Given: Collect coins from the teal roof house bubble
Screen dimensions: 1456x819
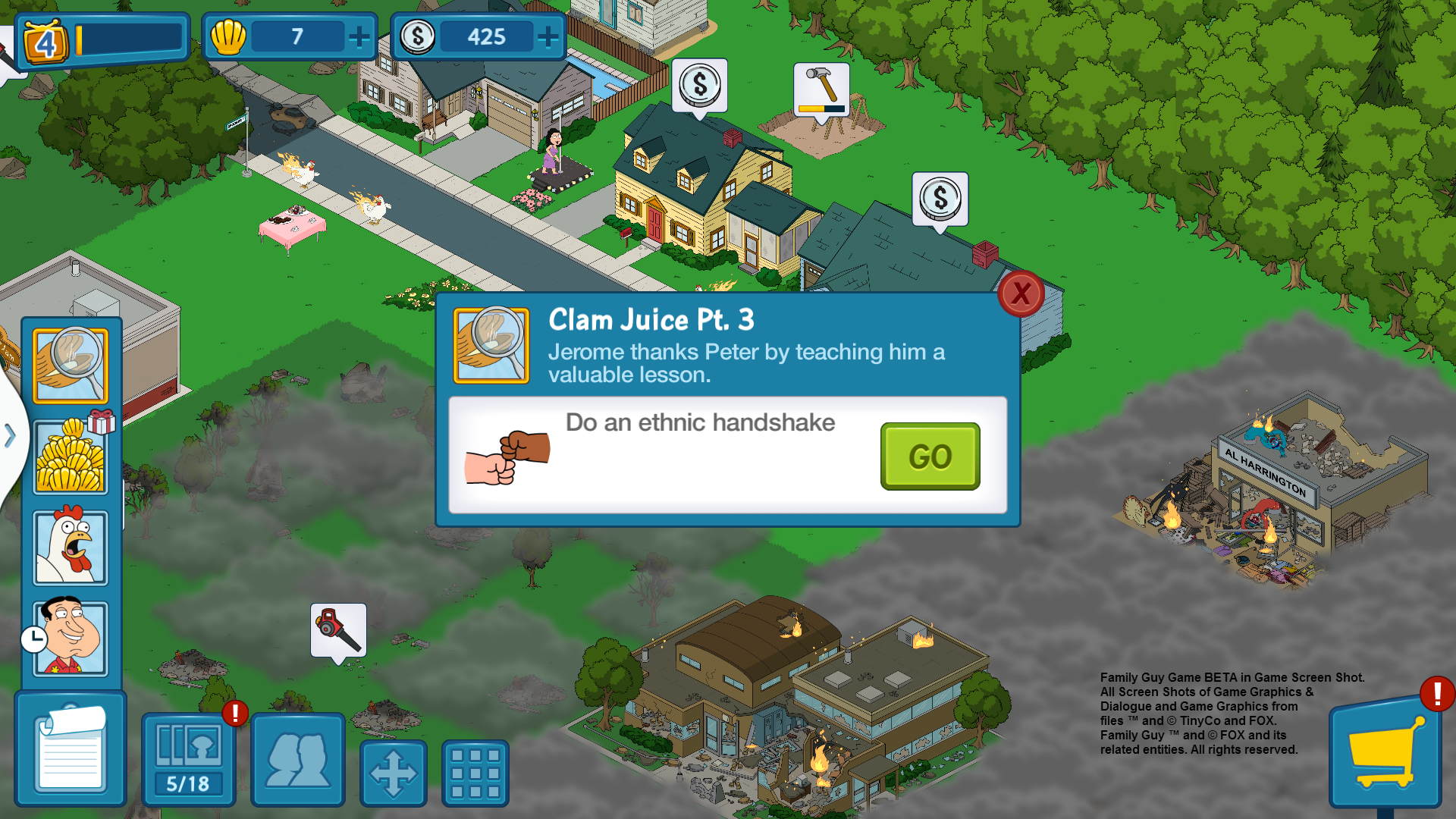Looking at the screenshot, I should (x=940, y=199).
